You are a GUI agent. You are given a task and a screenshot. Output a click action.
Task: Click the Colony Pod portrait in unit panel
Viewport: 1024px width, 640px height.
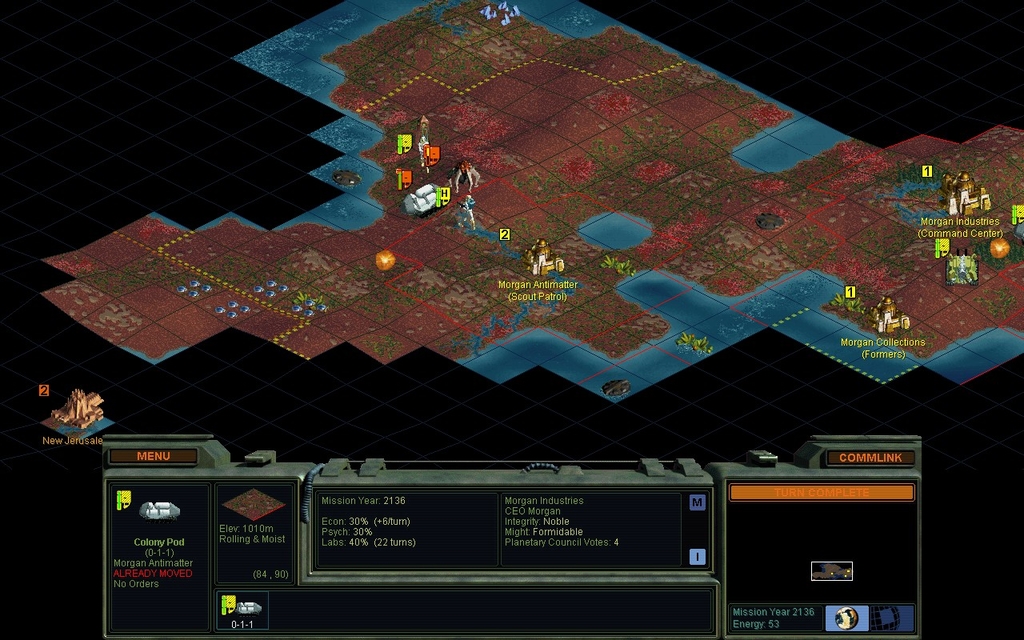(x=159, y=511)
